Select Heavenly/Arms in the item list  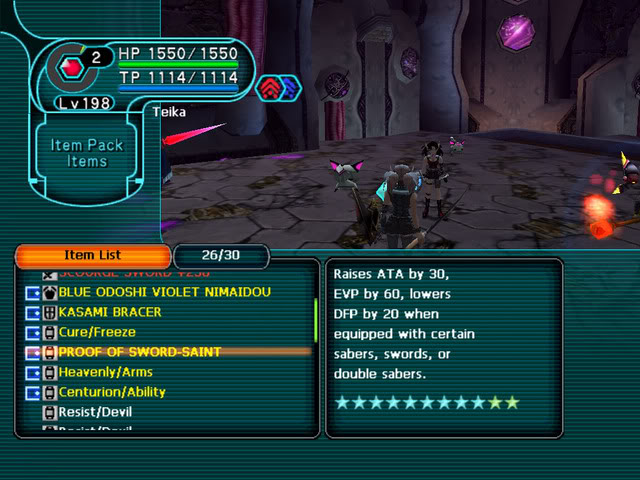click(105, 372)
